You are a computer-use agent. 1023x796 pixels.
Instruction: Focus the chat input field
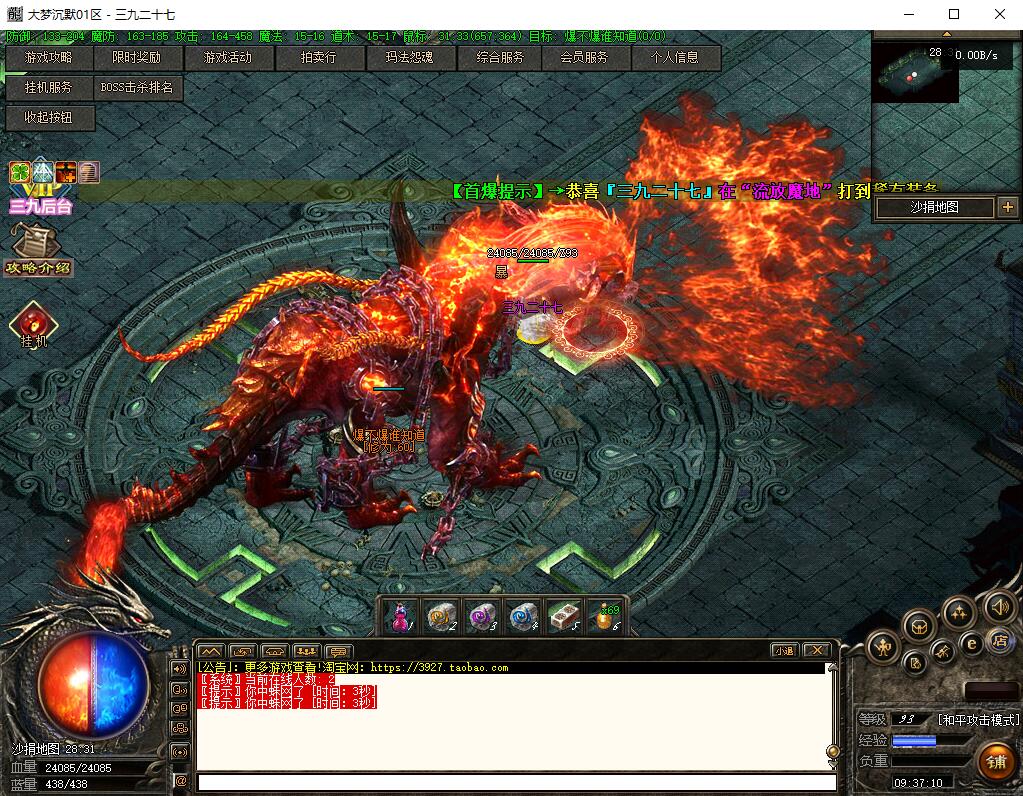click(516, 782)
